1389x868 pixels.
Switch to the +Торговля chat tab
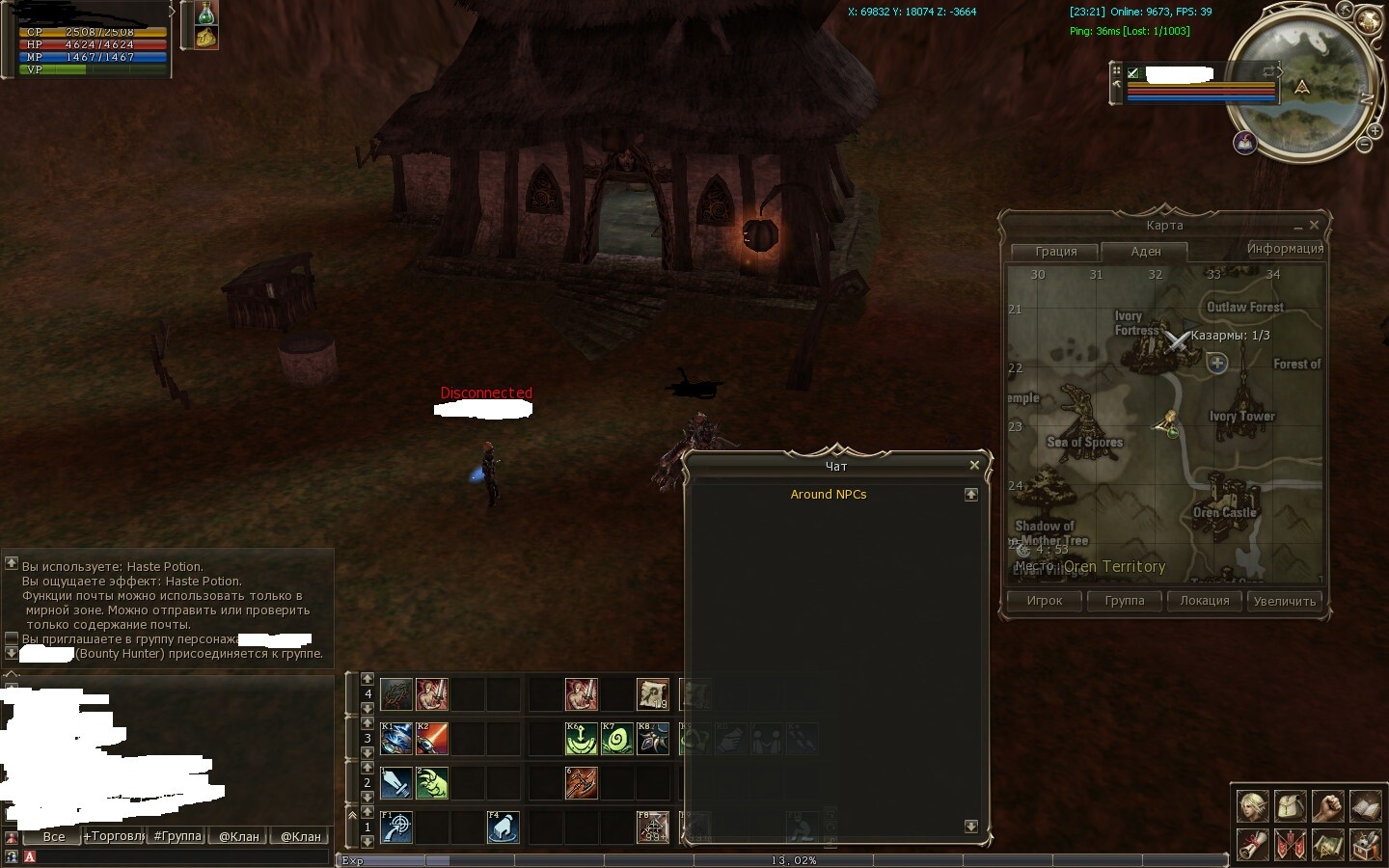[114, 836]
